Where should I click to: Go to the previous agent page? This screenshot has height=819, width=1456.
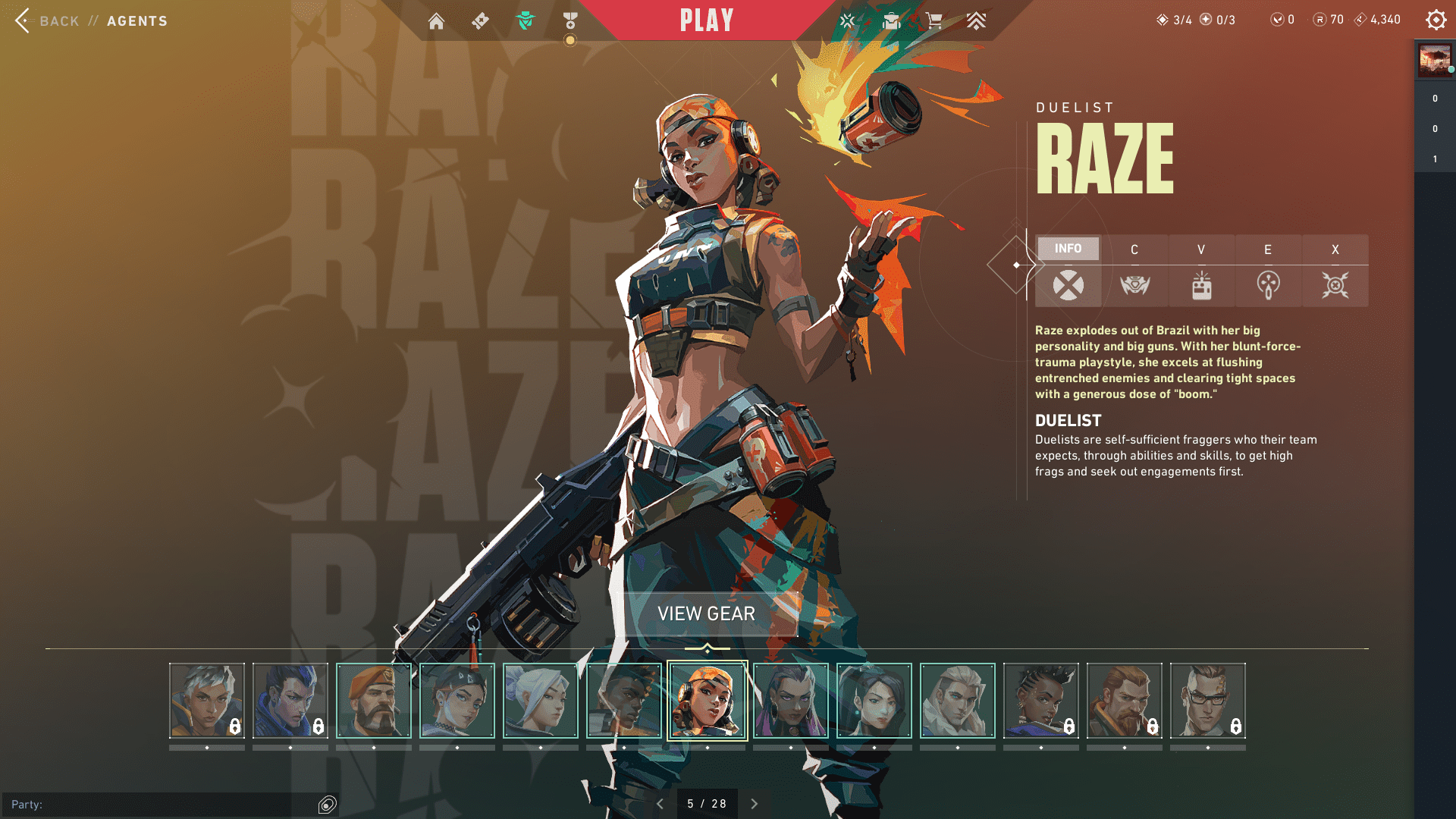[x=660, y=804]
